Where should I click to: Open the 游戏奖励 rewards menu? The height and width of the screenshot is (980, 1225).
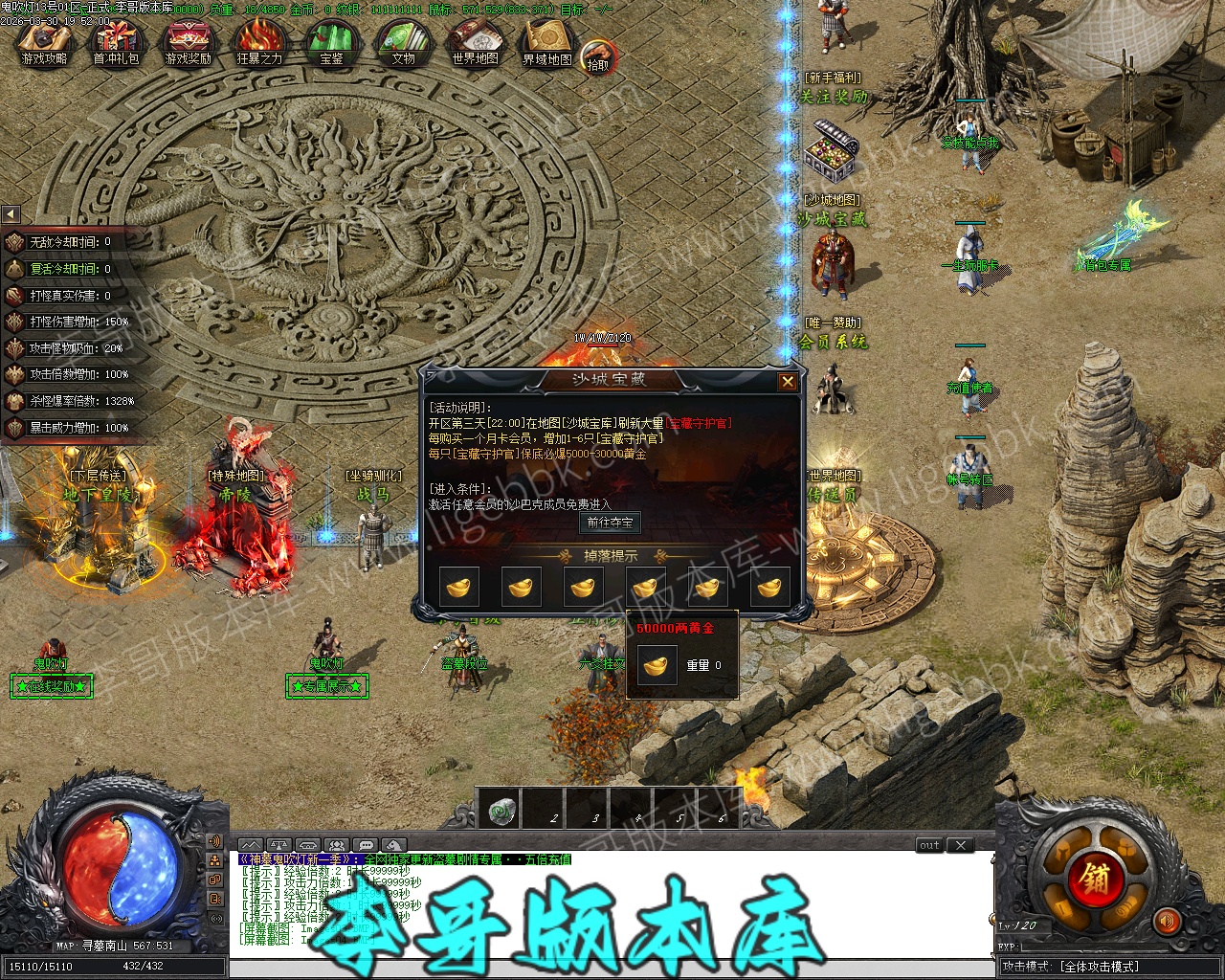188,44
